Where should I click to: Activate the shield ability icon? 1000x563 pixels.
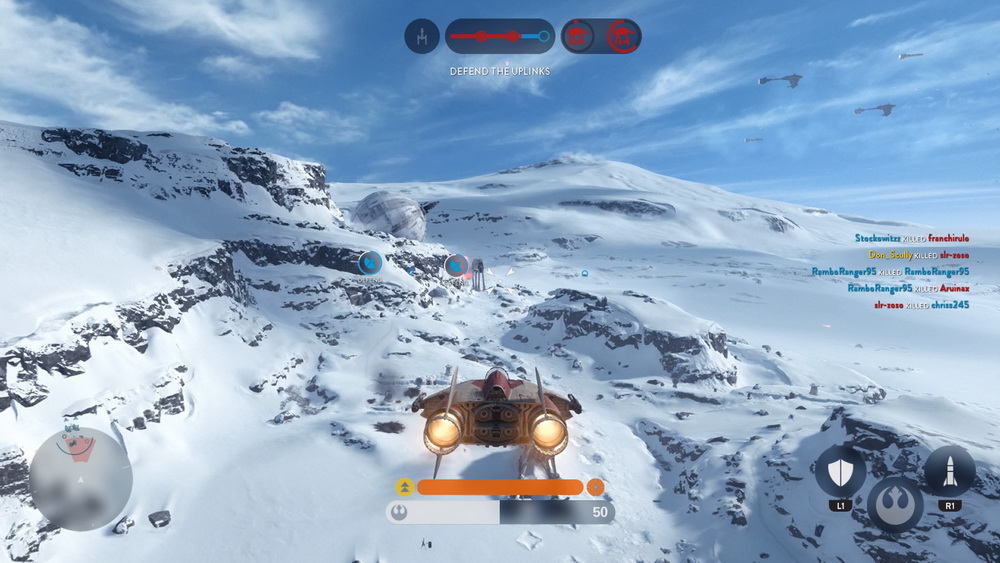click(840, 470)
